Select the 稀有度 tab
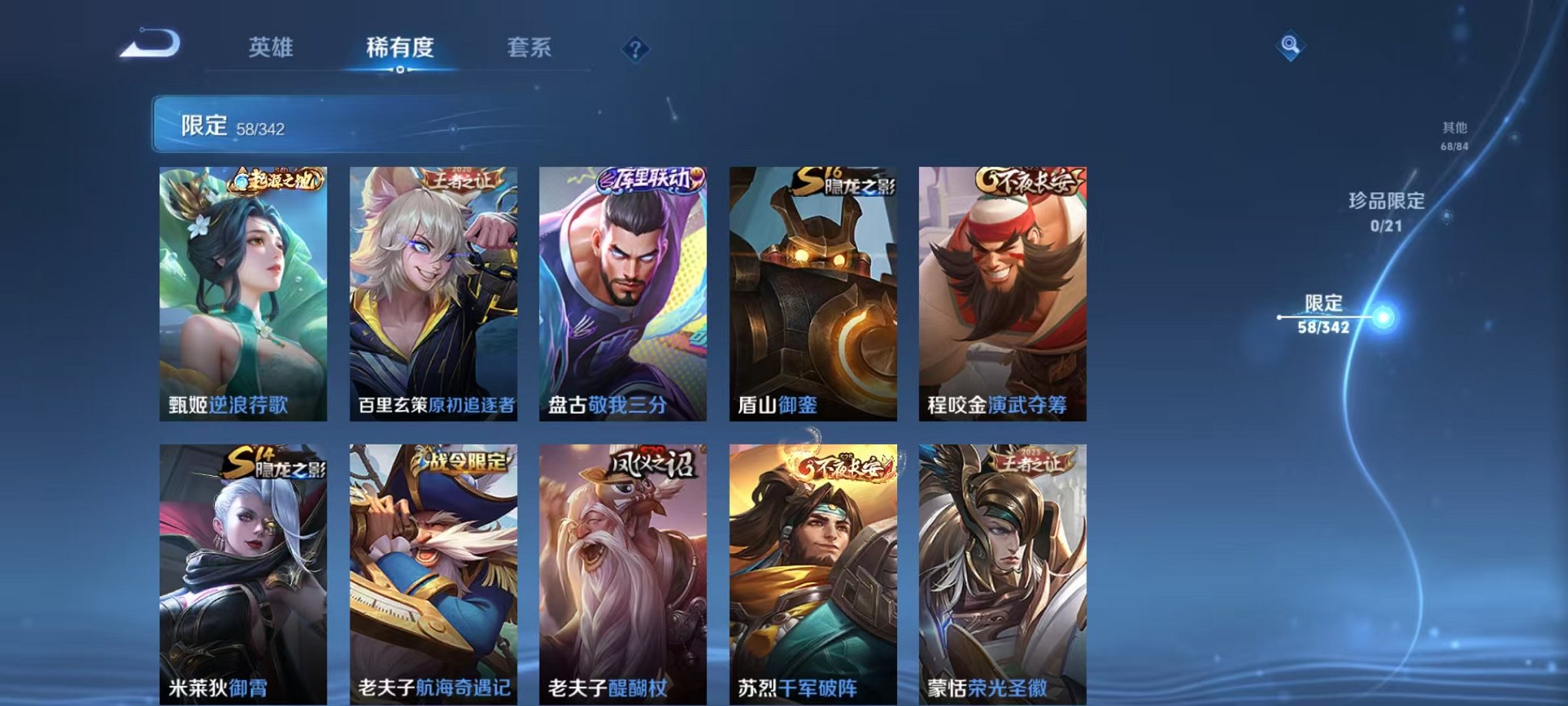The width and height of the screenshot is (1568, 706). click(400, 48)
